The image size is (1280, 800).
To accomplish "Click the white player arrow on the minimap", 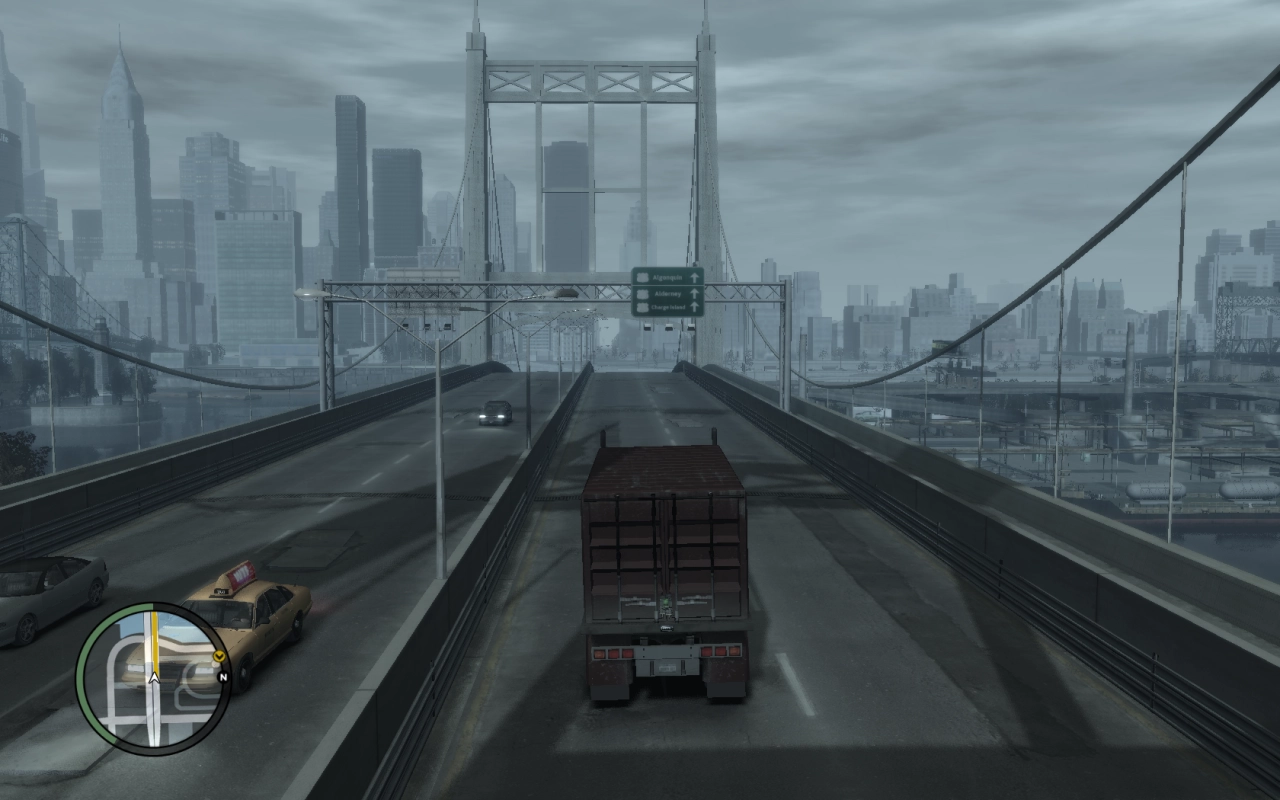I will coord(154,678).
